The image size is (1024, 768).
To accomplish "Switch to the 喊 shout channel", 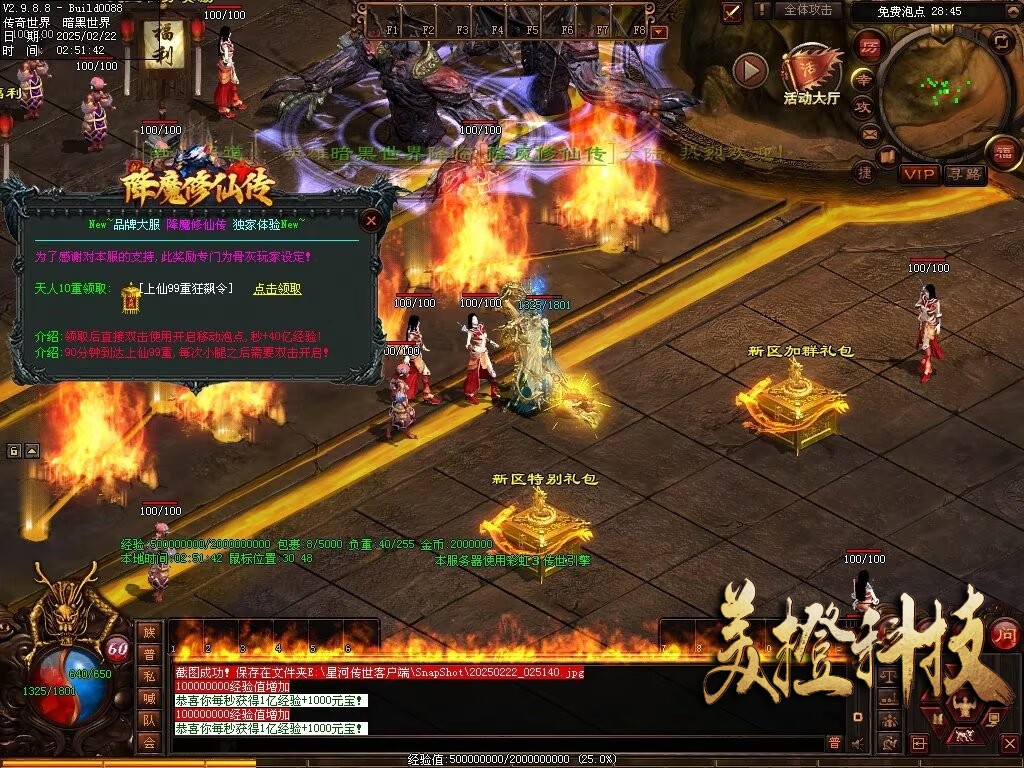I will click(x=148, y=697).
